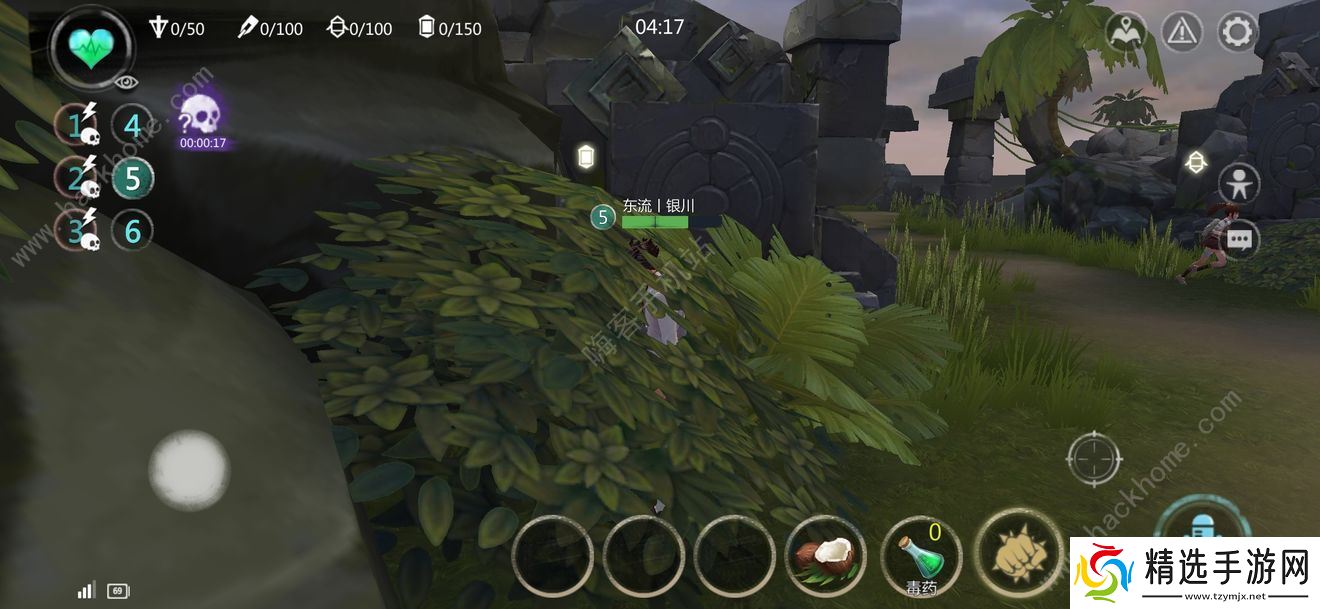Tap the green heartbeat health icon
Viewport: 1320px width, 609px height.
click(93, 45)
